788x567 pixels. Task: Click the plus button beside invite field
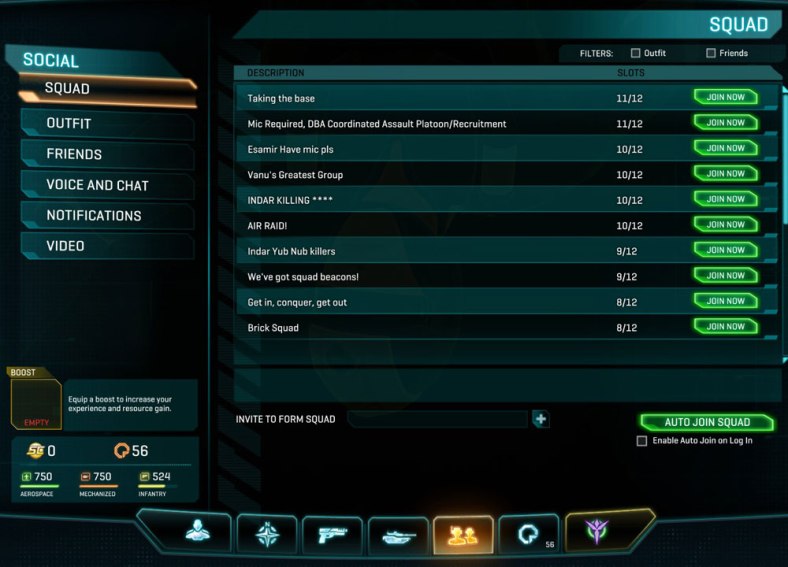(541, 419)
